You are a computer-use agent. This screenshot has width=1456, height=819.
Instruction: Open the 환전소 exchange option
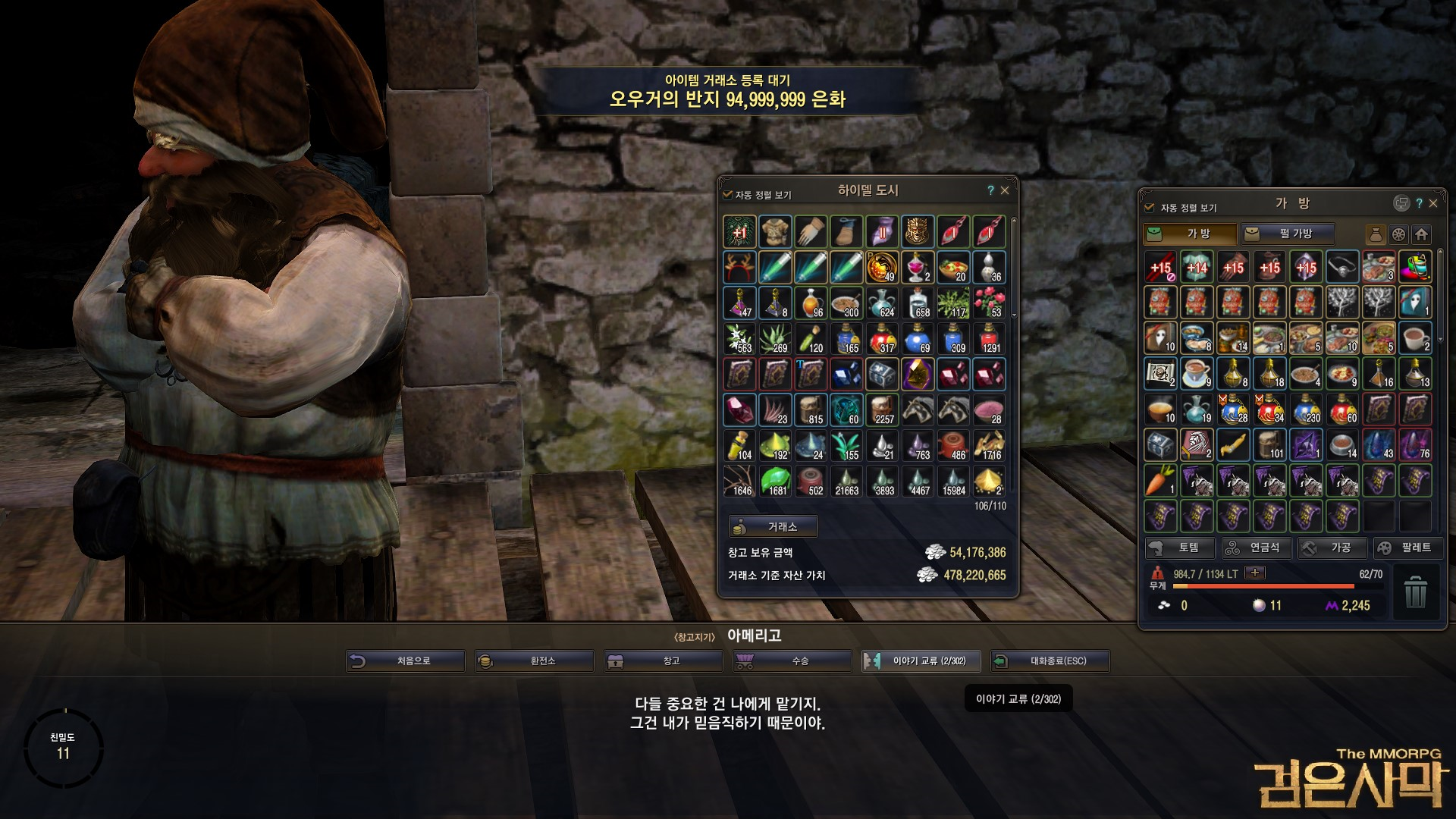[535, 661]
